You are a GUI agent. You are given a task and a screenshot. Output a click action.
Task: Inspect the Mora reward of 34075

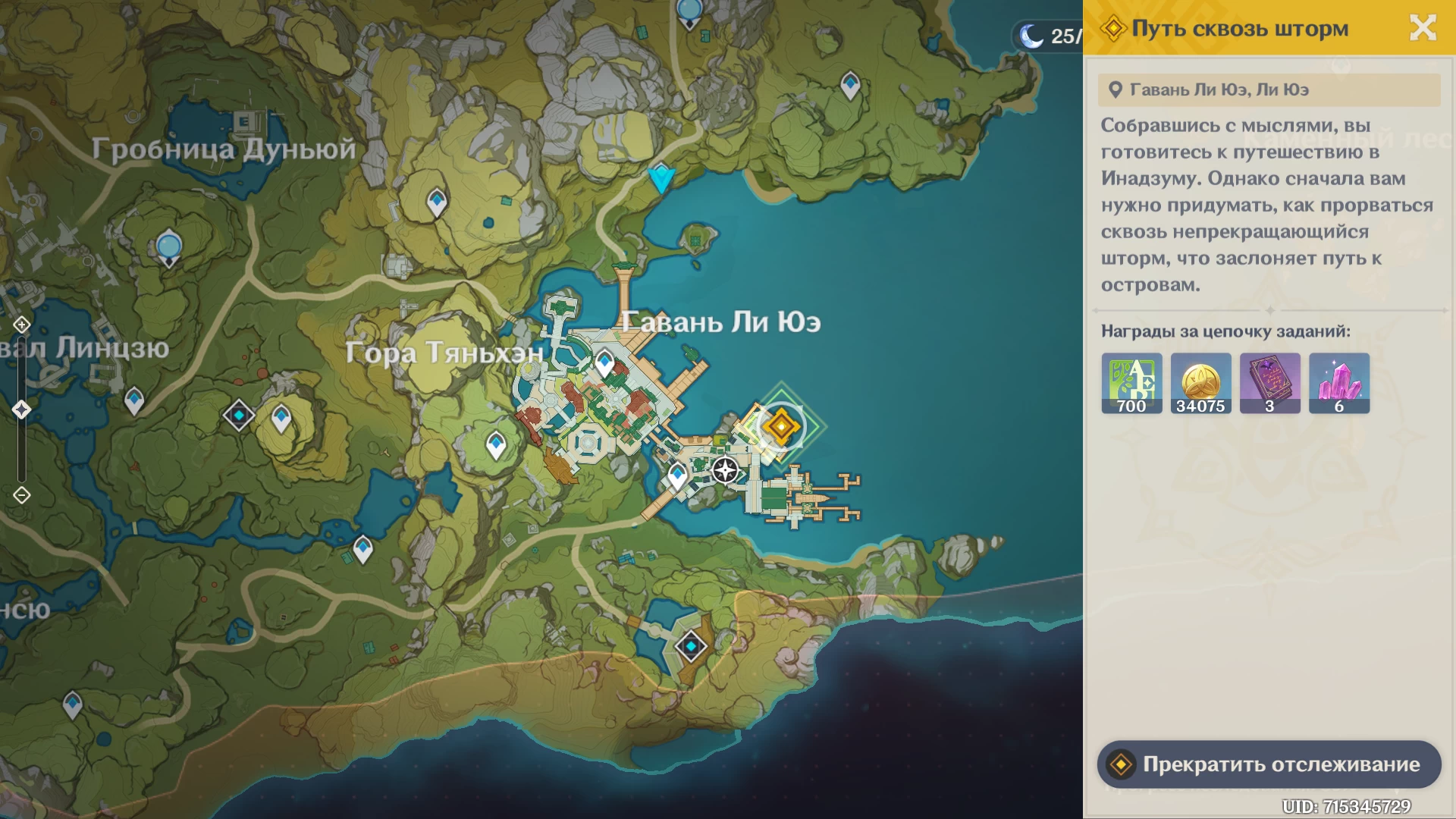pos(1200,383)
